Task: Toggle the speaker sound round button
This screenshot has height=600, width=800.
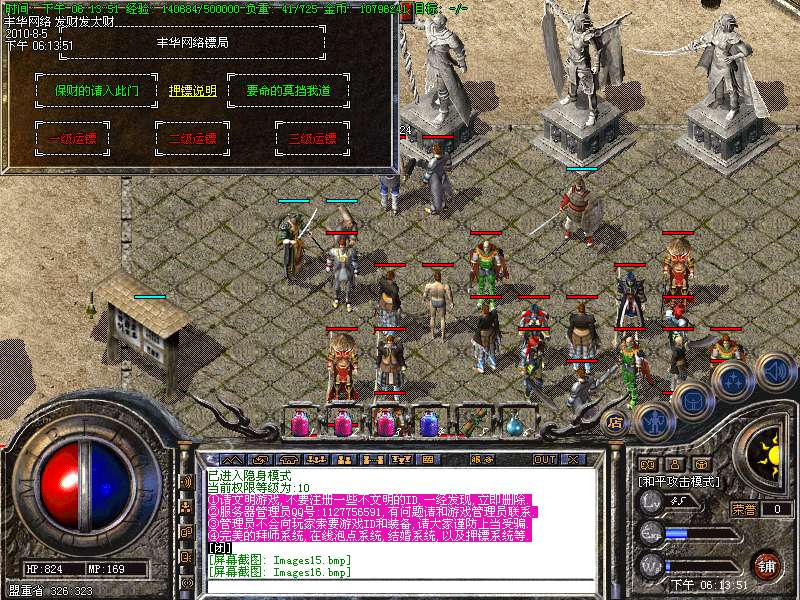Action: click(x=775, y=371)
